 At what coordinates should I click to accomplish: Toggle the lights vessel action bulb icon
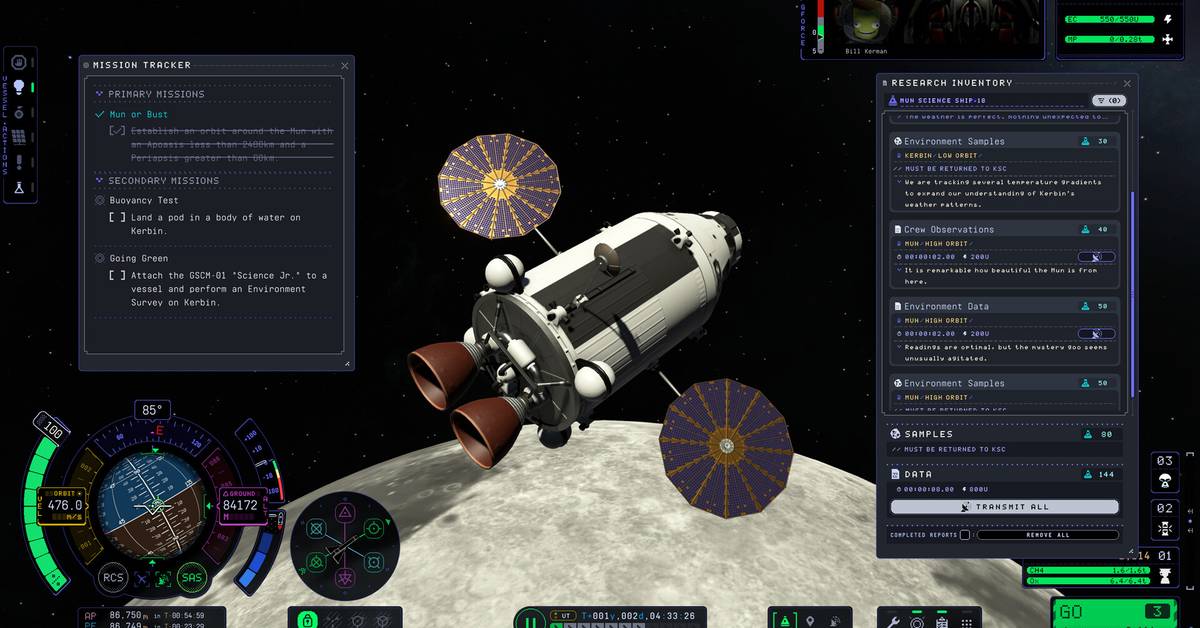click(x=18, y=87)
